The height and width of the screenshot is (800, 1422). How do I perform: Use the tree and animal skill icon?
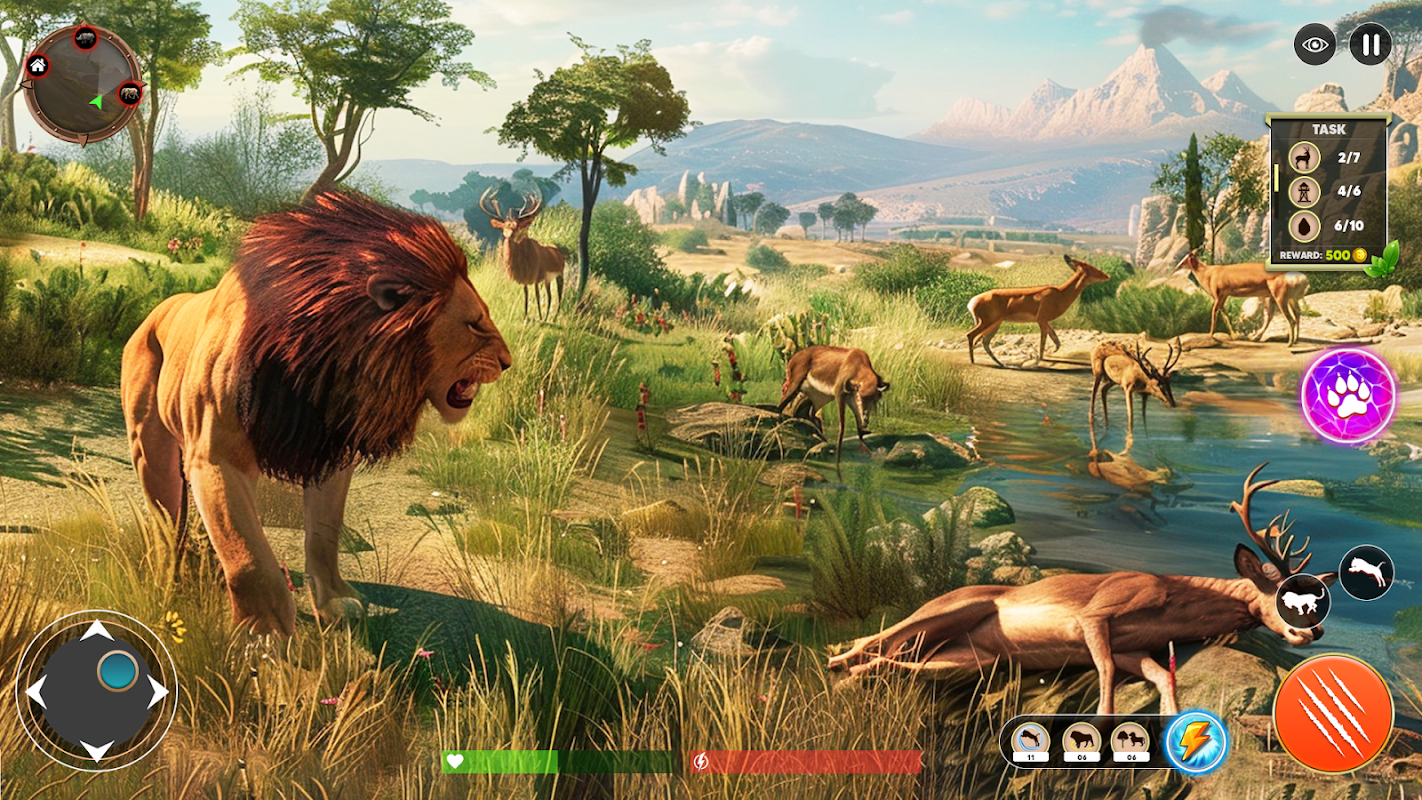[1130, 741]
